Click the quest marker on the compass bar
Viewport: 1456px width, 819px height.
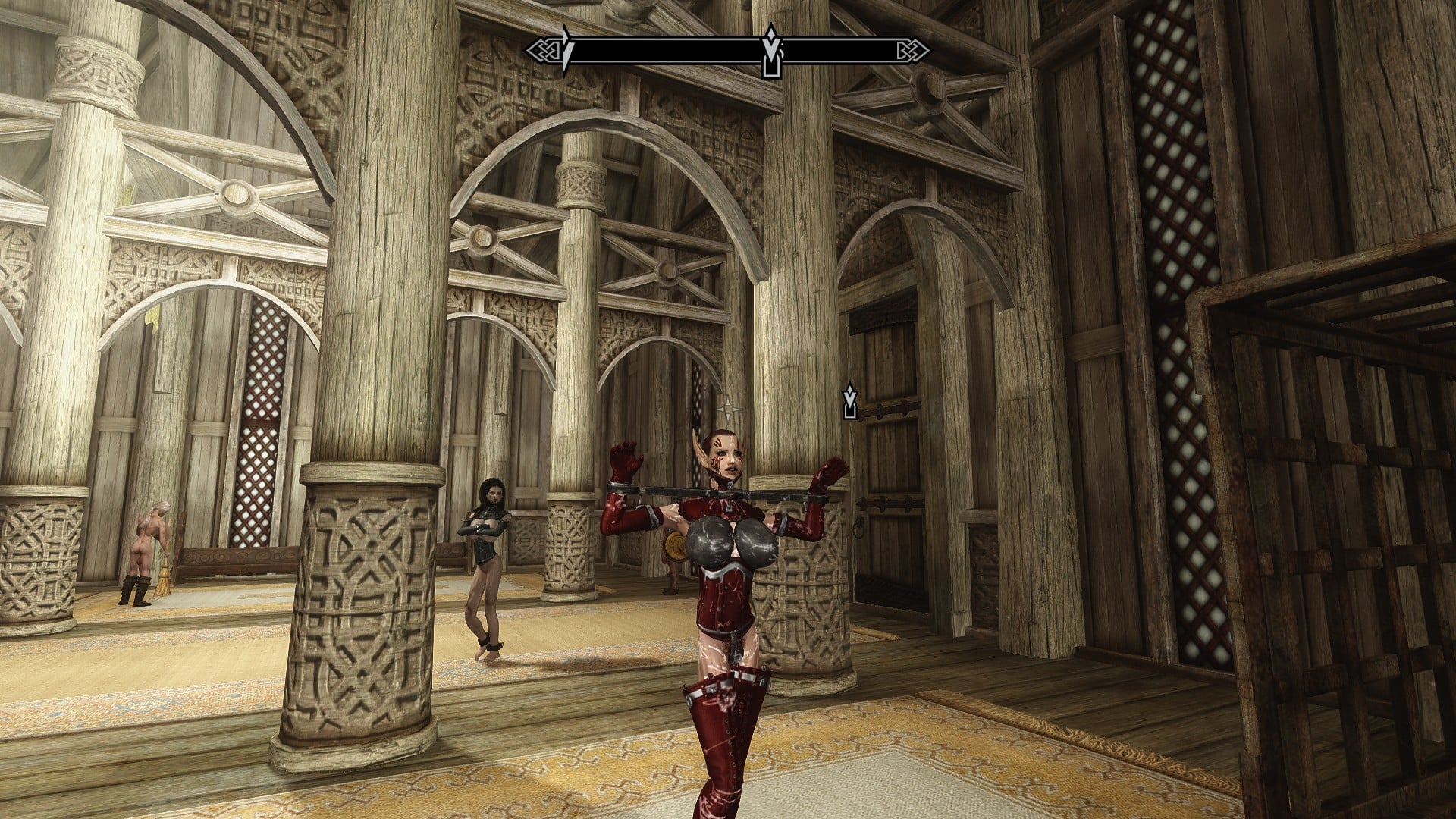(x=771, y=52)
